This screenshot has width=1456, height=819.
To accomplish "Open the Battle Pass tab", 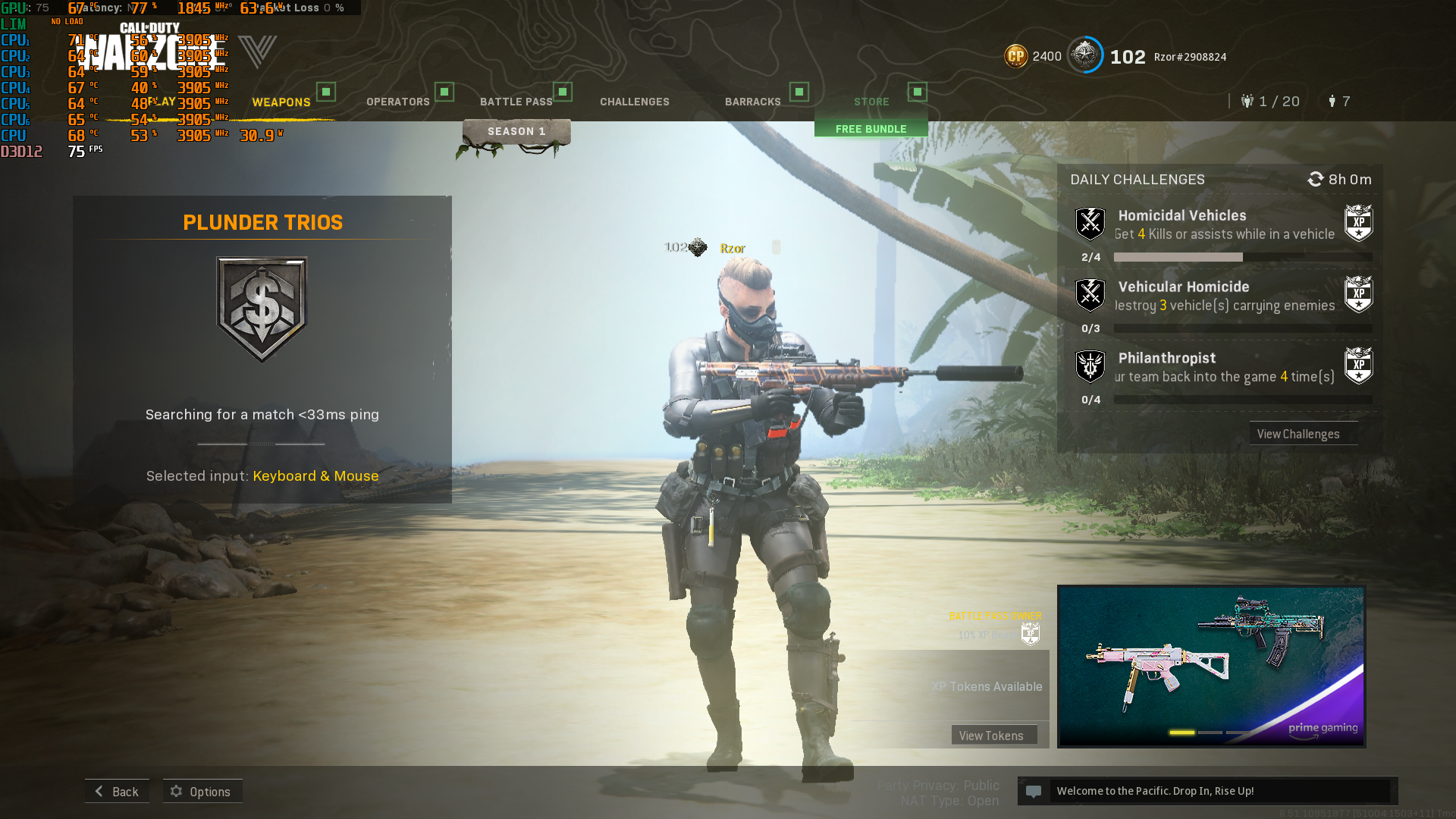I will (516, 102).
